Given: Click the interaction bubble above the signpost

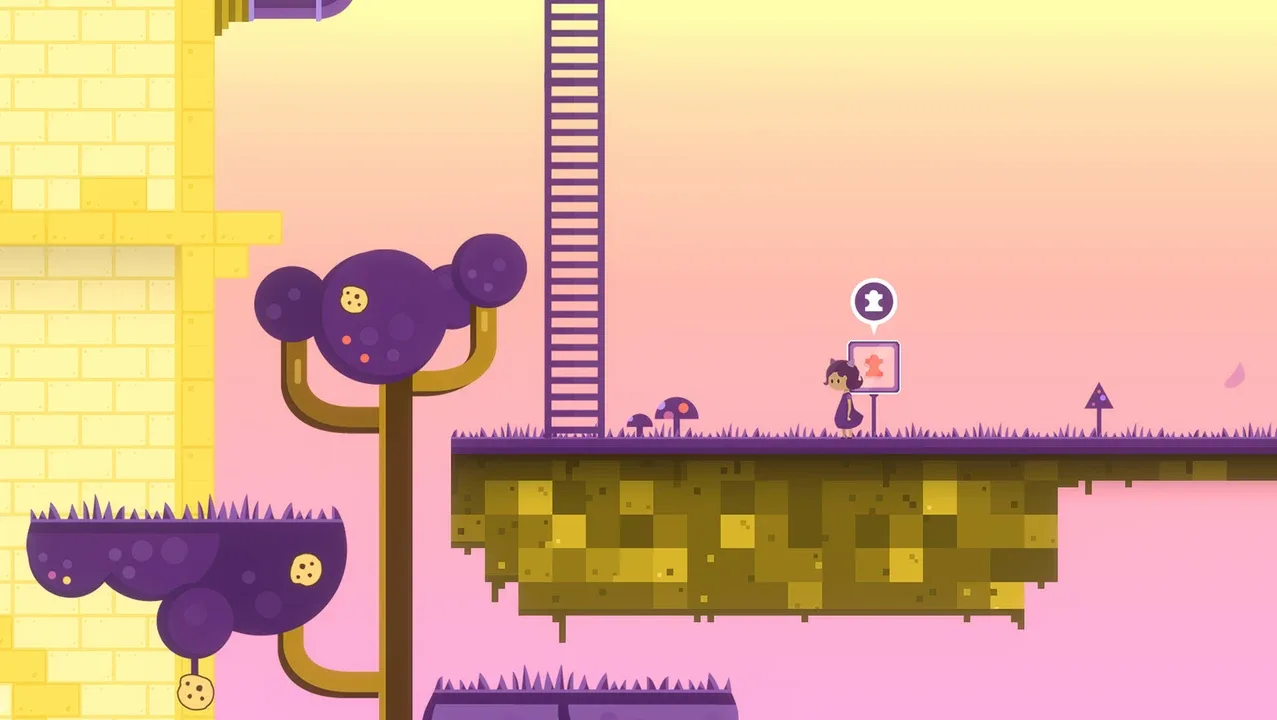Looking at the screenshot, I should (x=873, y=301).
